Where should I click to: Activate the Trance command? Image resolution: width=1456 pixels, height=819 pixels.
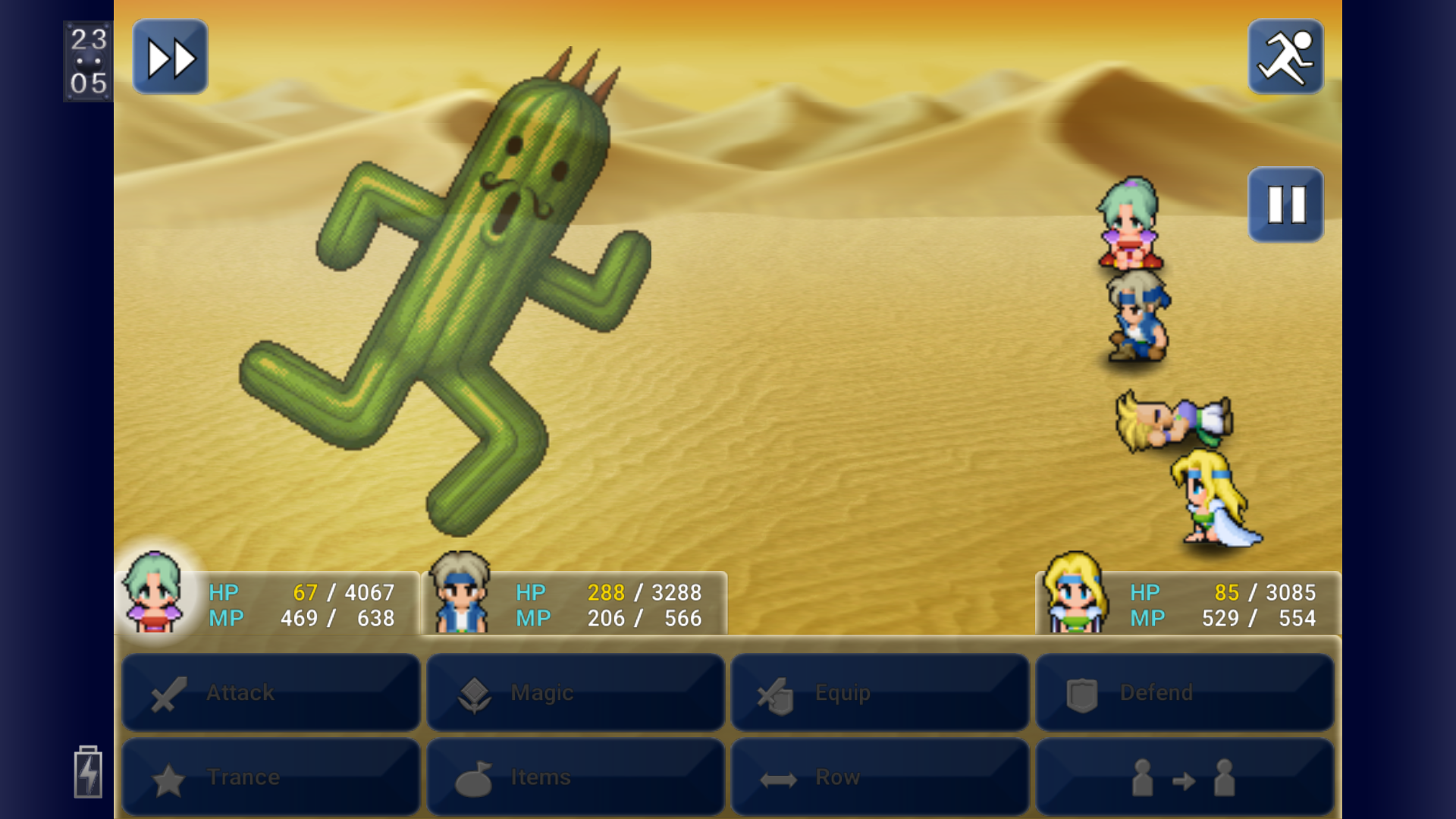coord(271,777)
